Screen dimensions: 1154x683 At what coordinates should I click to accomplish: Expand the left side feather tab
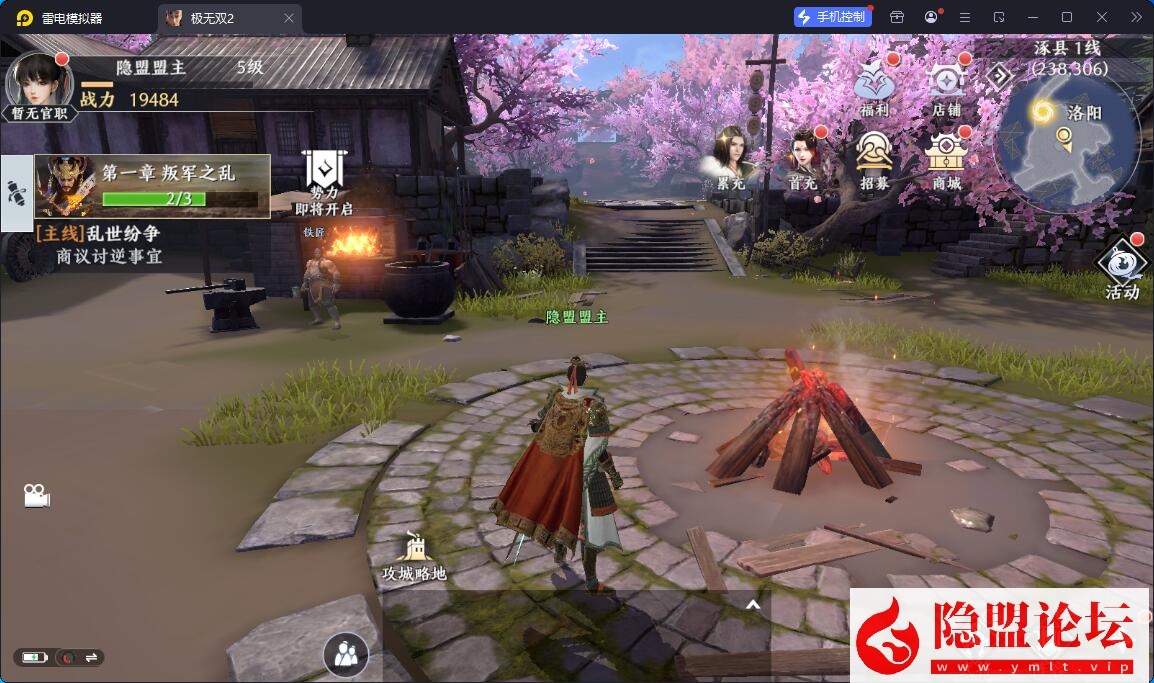click(x=16, y=193)
